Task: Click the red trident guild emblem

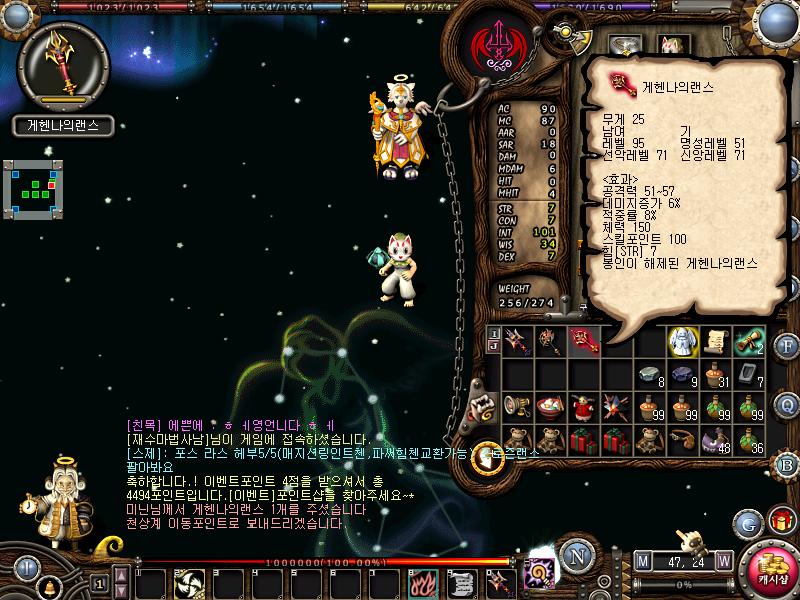Action: point(495,48)
